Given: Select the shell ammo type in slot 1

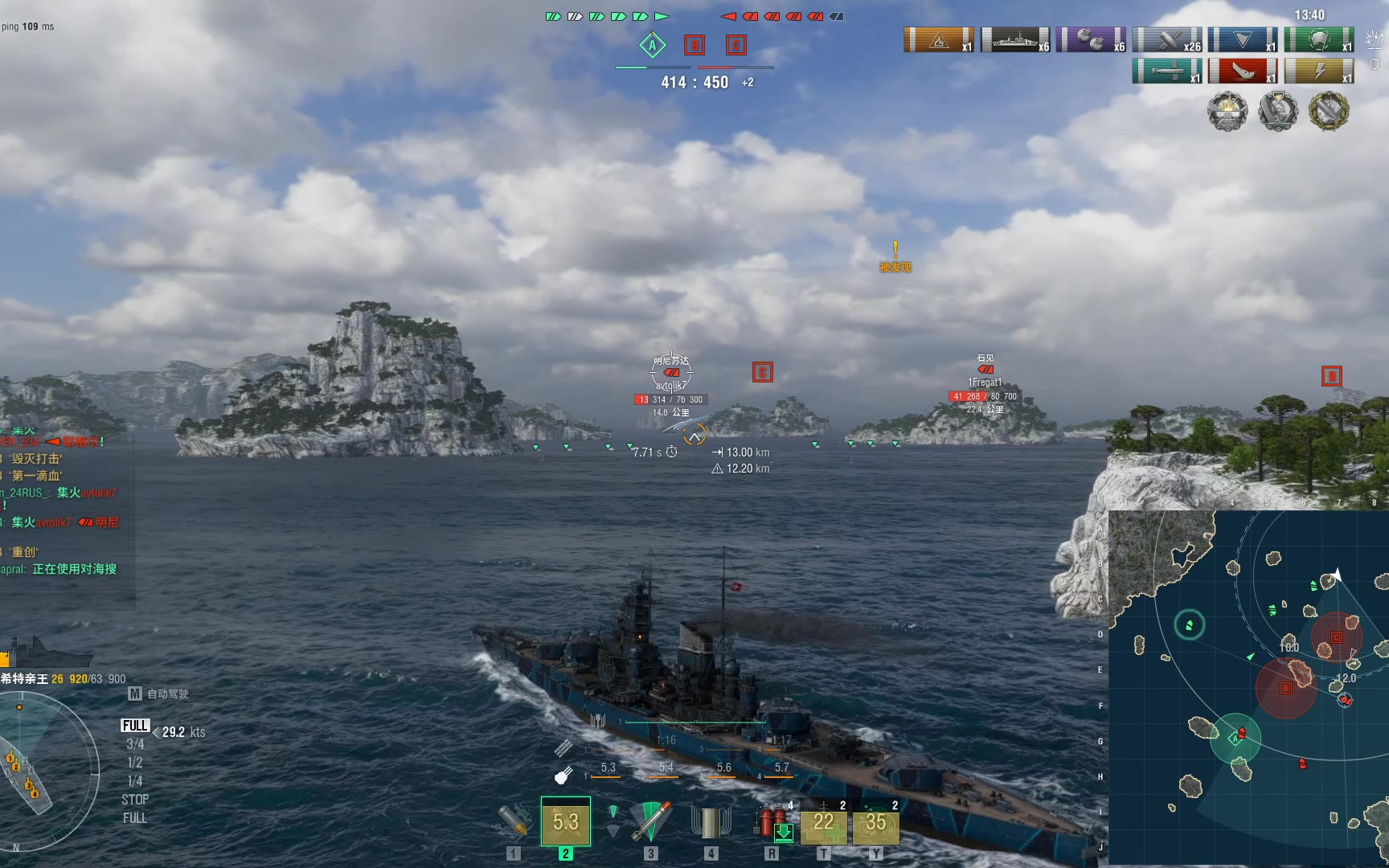Looking at the screenshot, I should 514,821.
